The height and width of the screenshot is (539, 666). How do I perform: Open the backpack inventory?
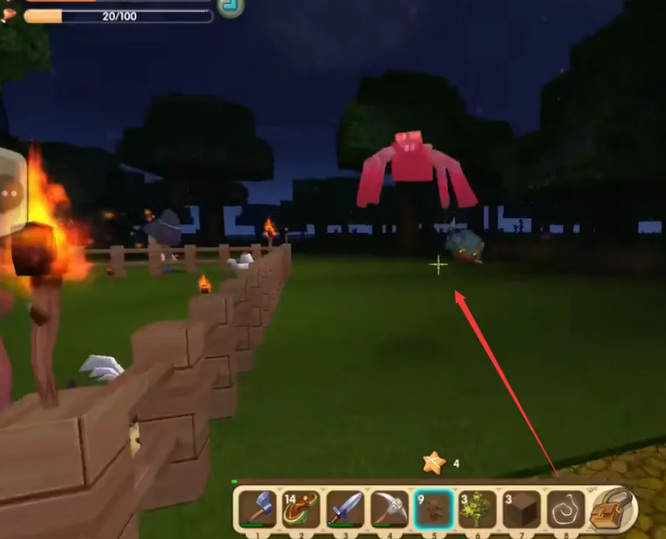(x=612, y=508)
